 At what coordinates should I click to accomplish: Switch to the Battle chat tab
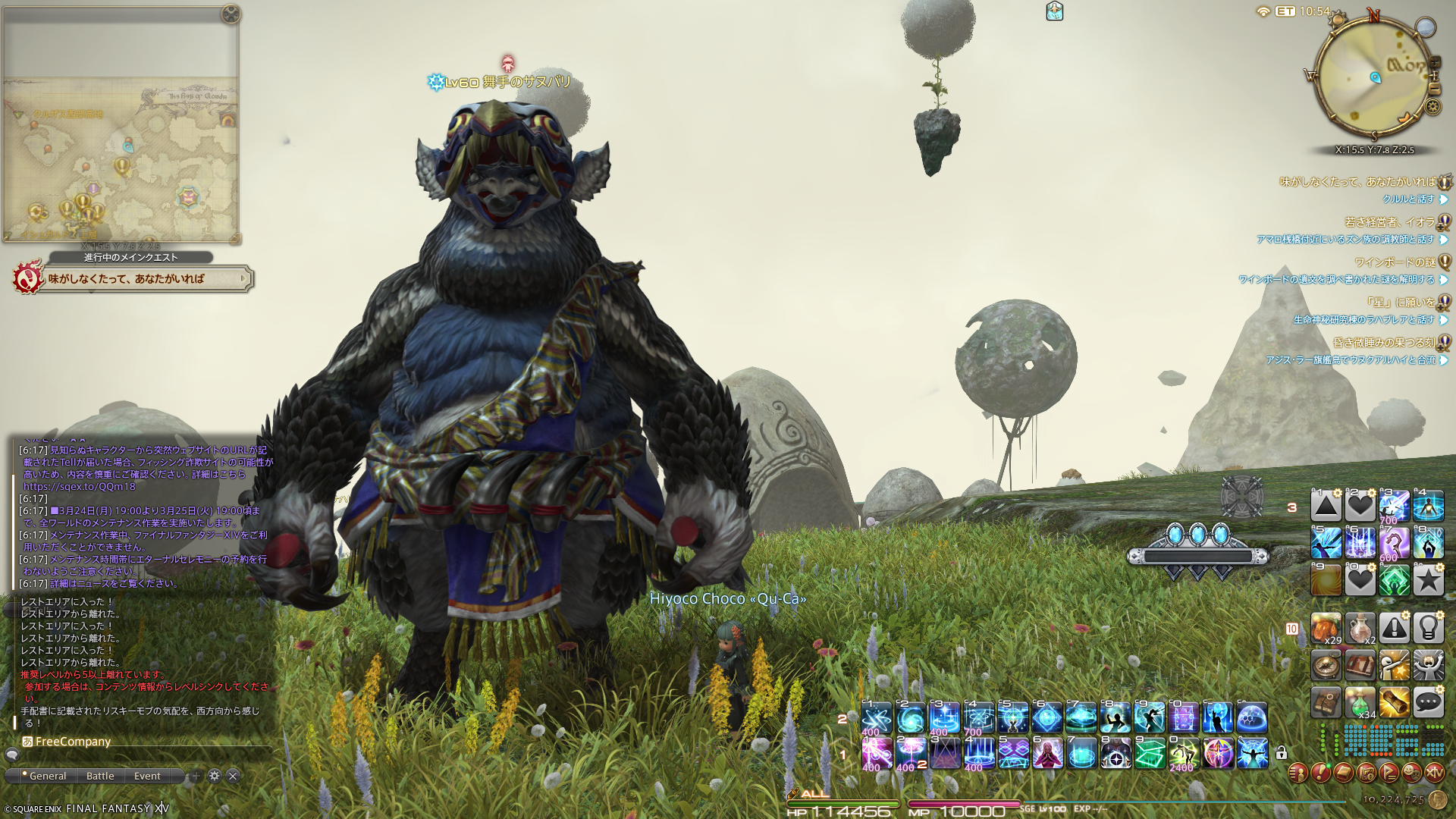pos(100,776)
